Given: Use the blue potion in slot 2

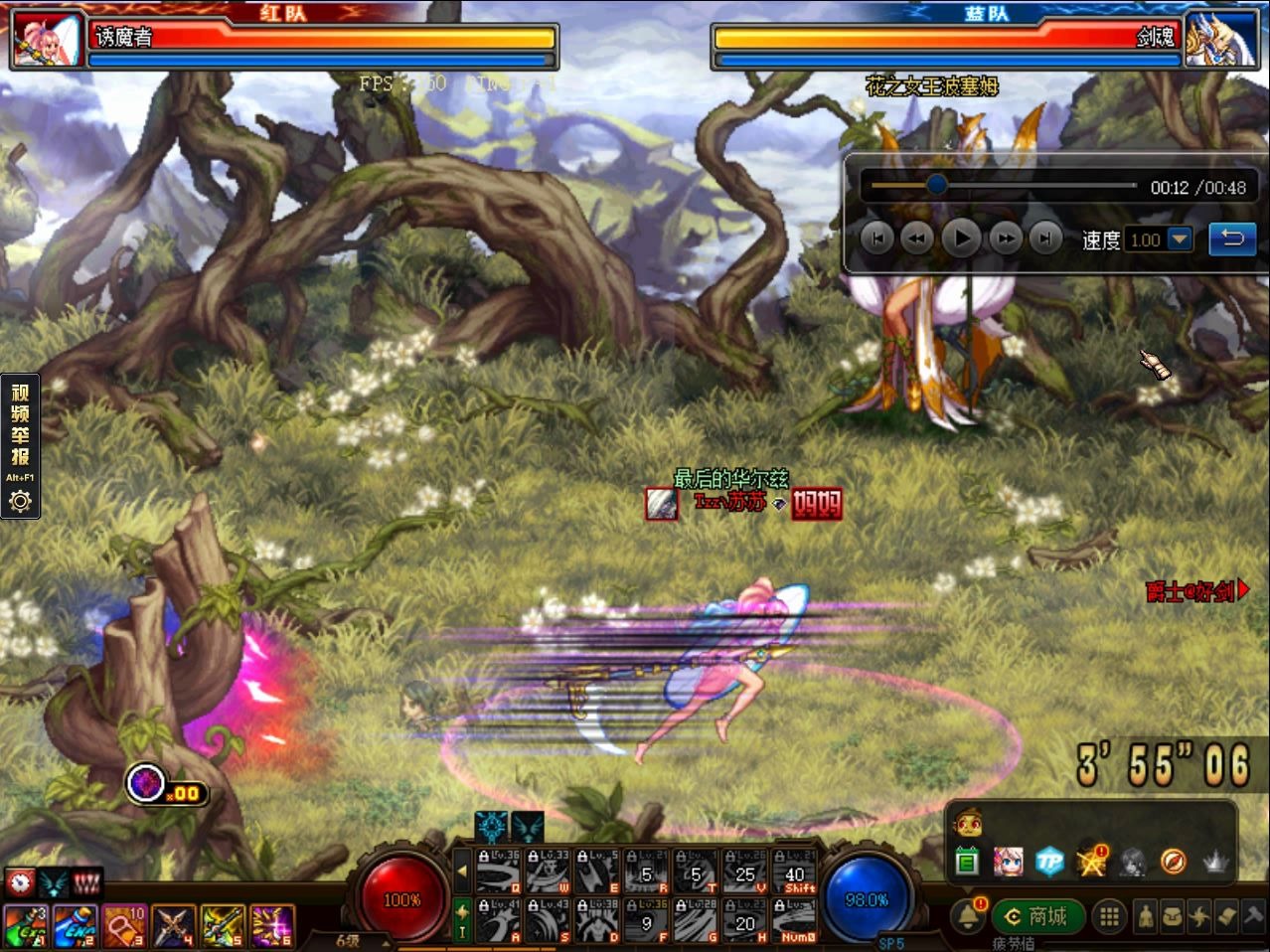Looking at the screenshot, I should (75, 926).
